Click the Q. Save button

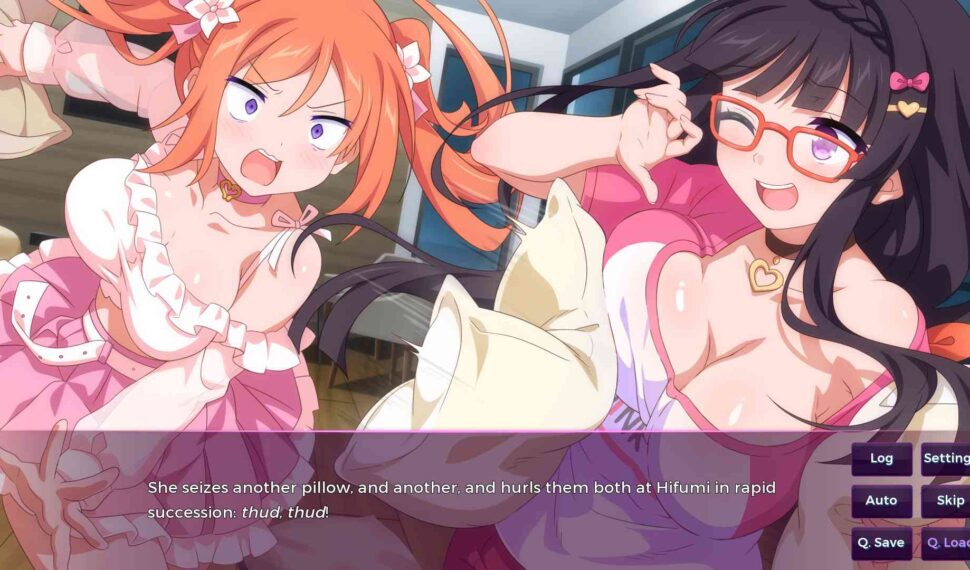[881, 543]
